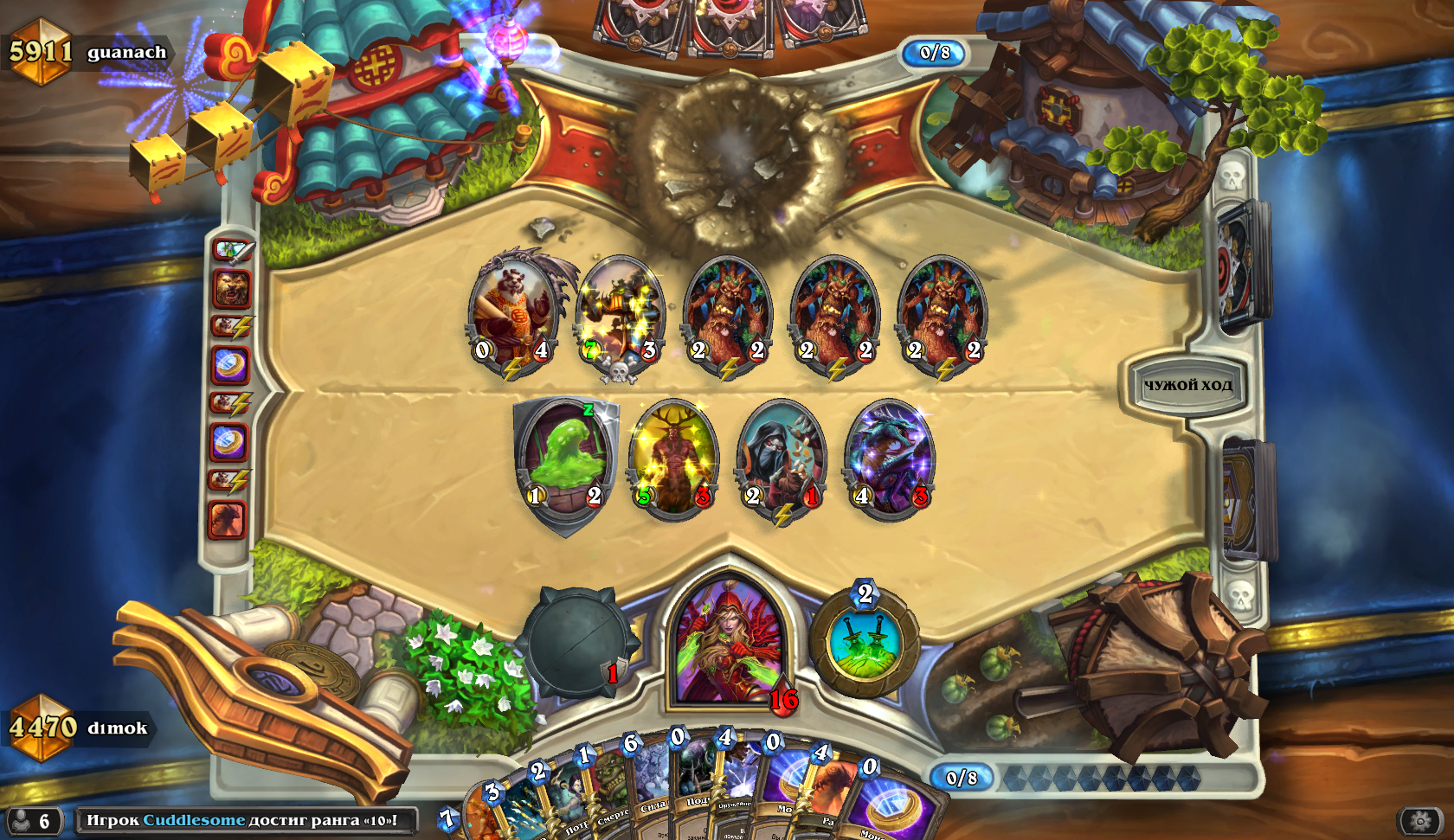
Task: Choose the golden antlered 5/3 minion
Action: tap(673, 457)
